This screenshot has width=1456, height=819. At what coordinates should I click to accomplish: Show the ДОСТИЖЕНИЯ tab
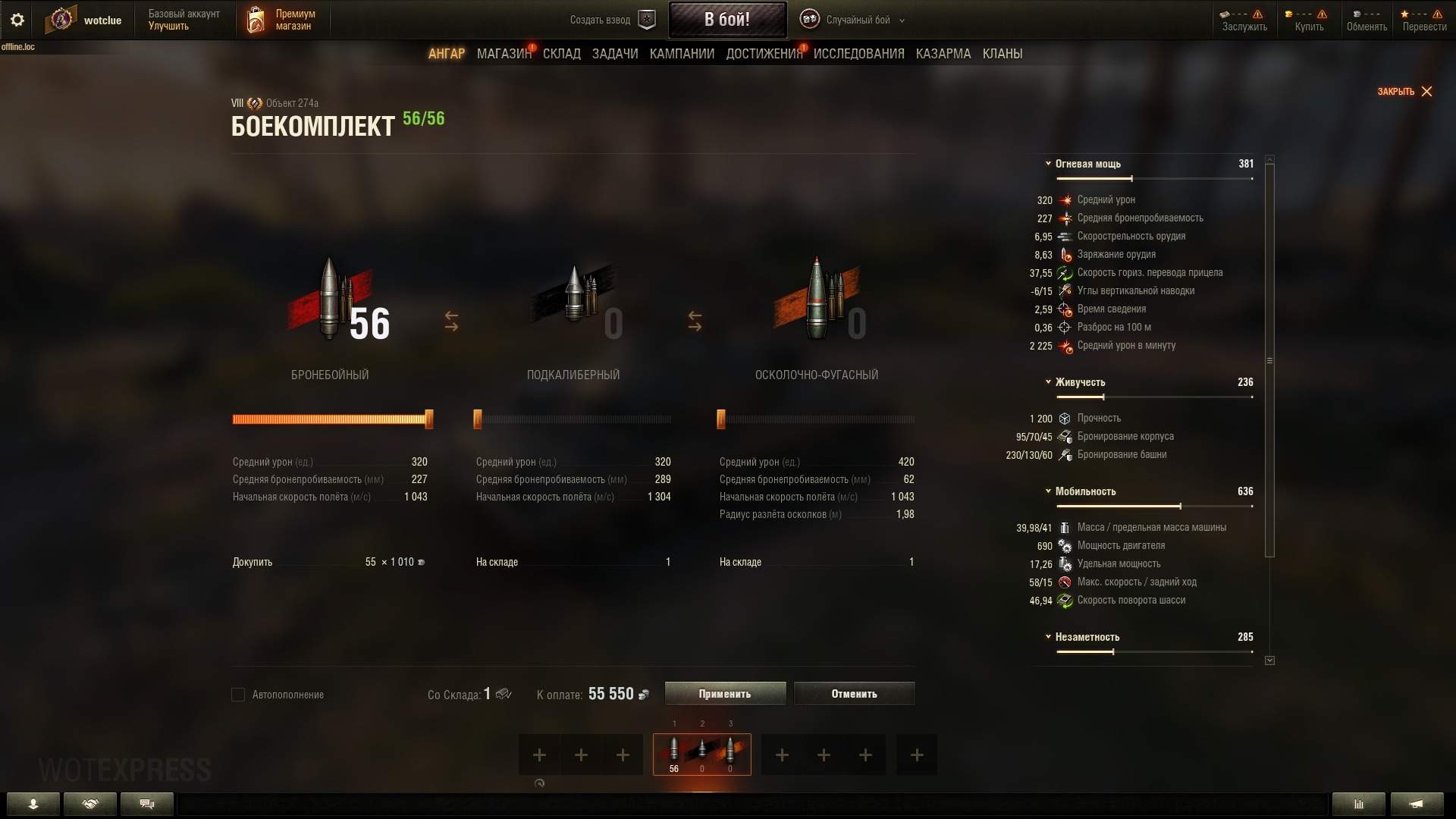(764, 54)
